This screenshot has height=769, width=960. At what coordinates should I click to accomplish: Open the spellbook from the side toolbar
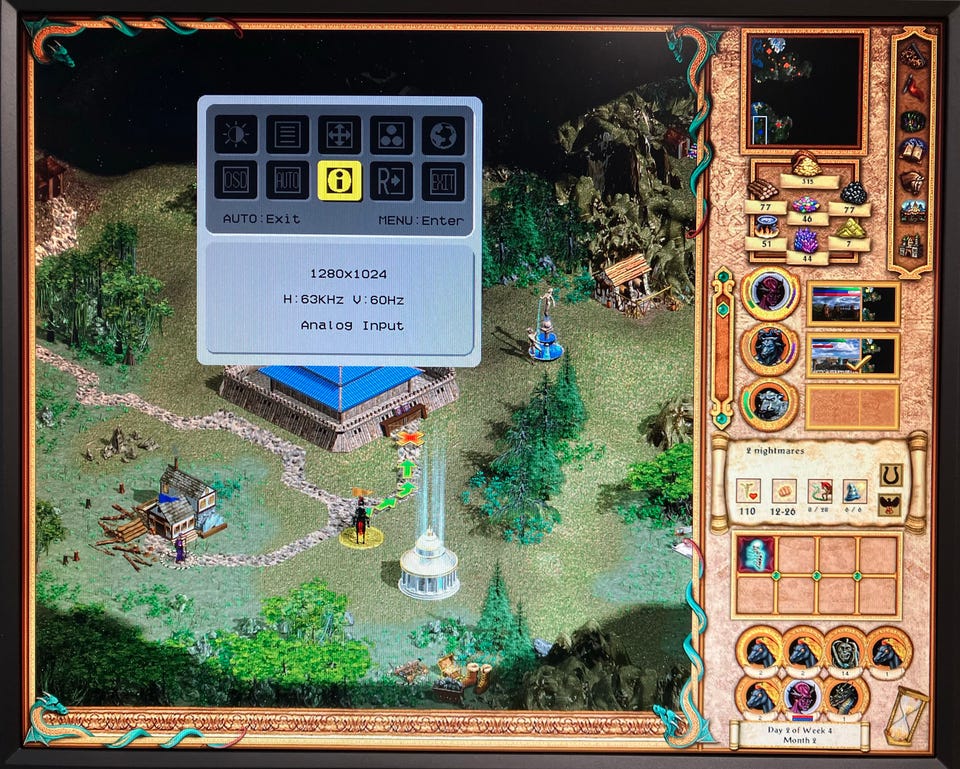pyautogui.click(x=912, y=150)
